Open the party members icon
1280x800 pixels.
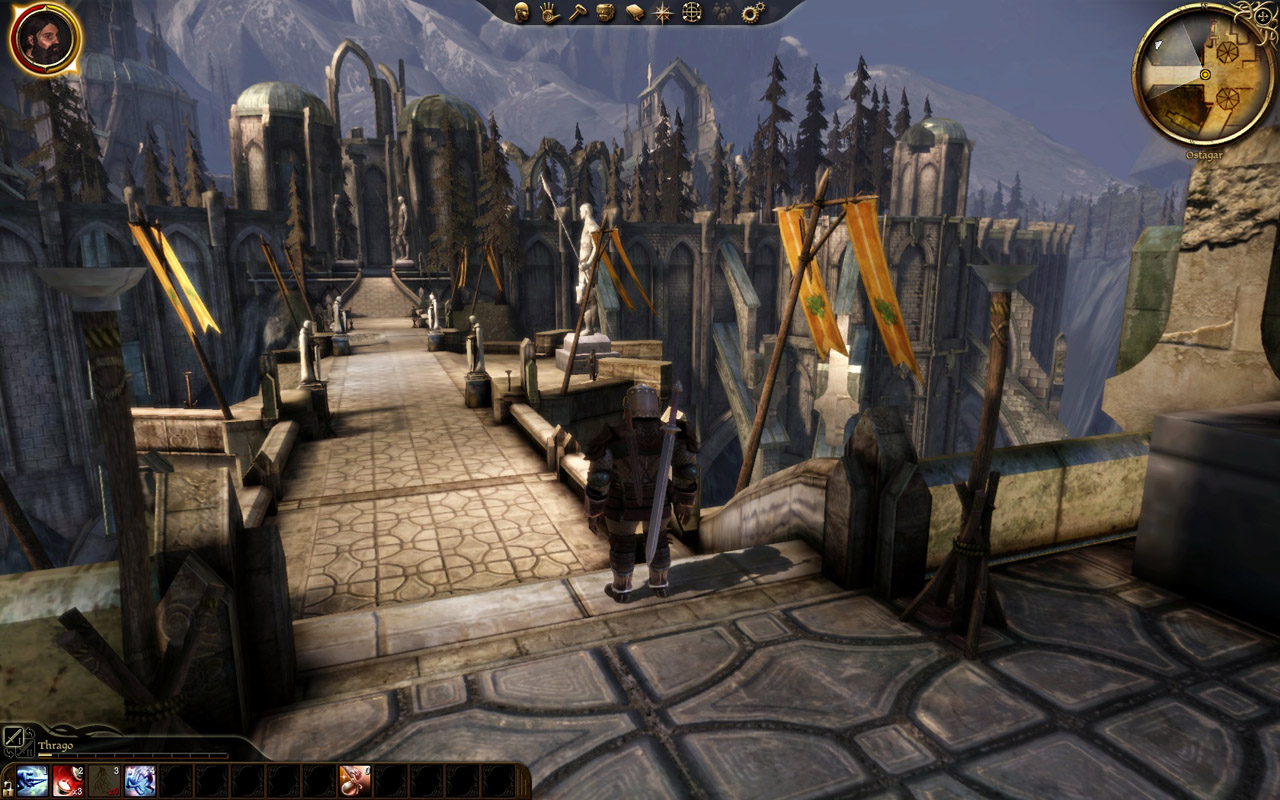click(720, 12)
